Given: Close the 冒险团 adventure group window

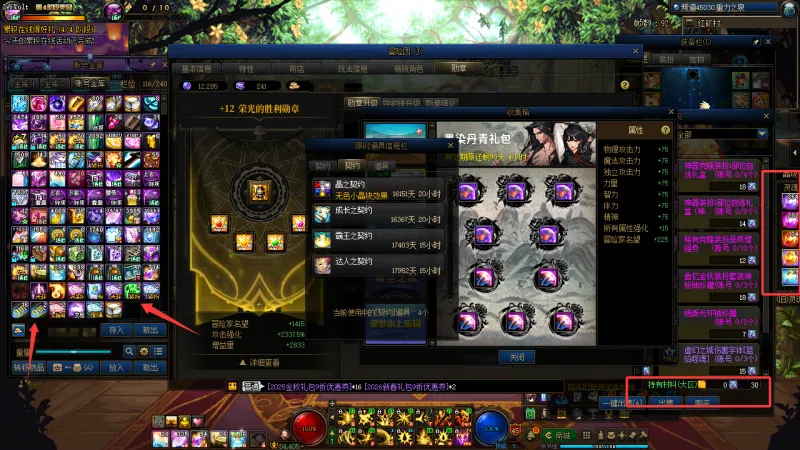Looking at the screenshot, I should tap(637, 49).
